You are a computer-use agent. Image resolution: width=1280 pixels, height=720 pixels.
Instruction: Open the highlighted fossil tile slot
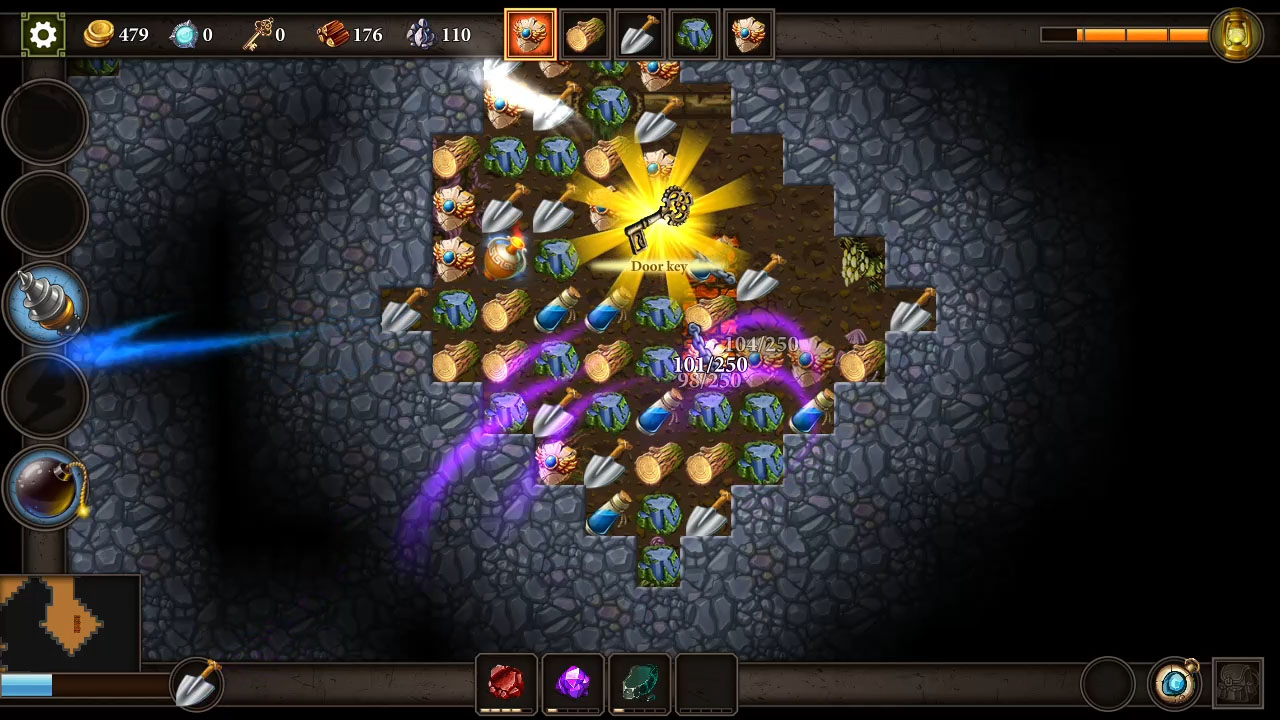530,33
